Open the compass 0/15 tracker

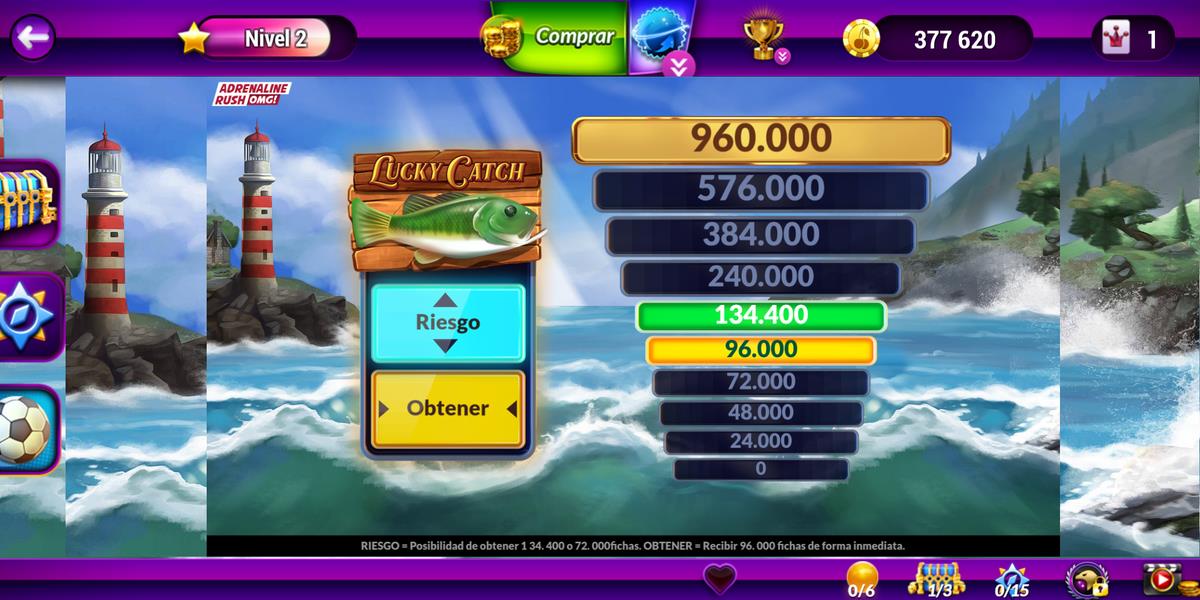pyautogui.click(x=1011, y=580)
